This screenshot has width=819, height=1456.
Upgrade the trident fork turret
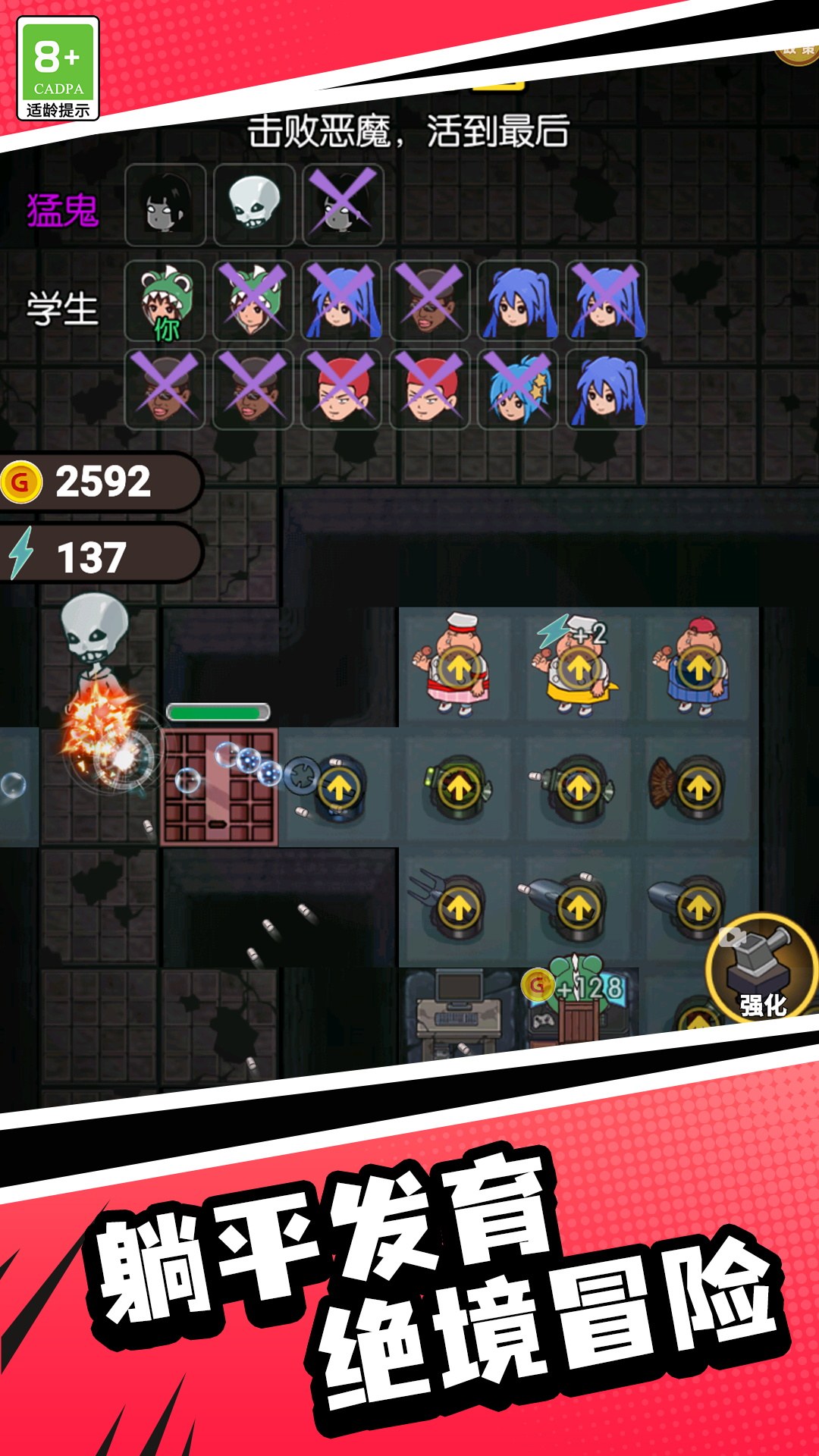(458, 907)
